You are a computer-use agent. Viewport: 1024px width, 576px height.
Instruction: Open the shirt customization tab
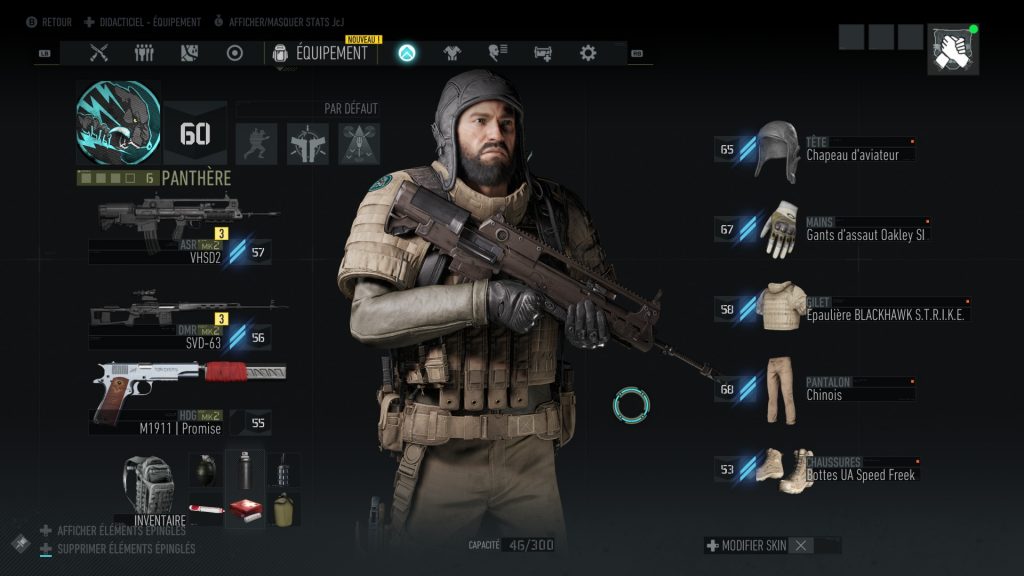pyautogui.click(x=452, y=53)
